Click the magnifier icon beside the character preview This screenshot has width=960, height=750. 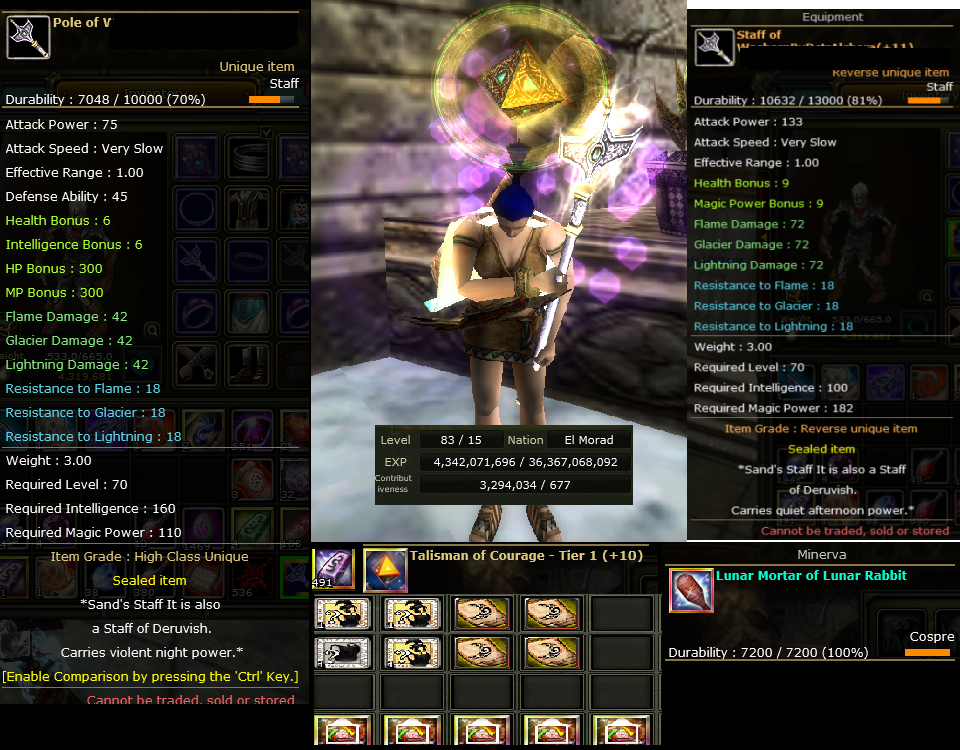(151, 328)
